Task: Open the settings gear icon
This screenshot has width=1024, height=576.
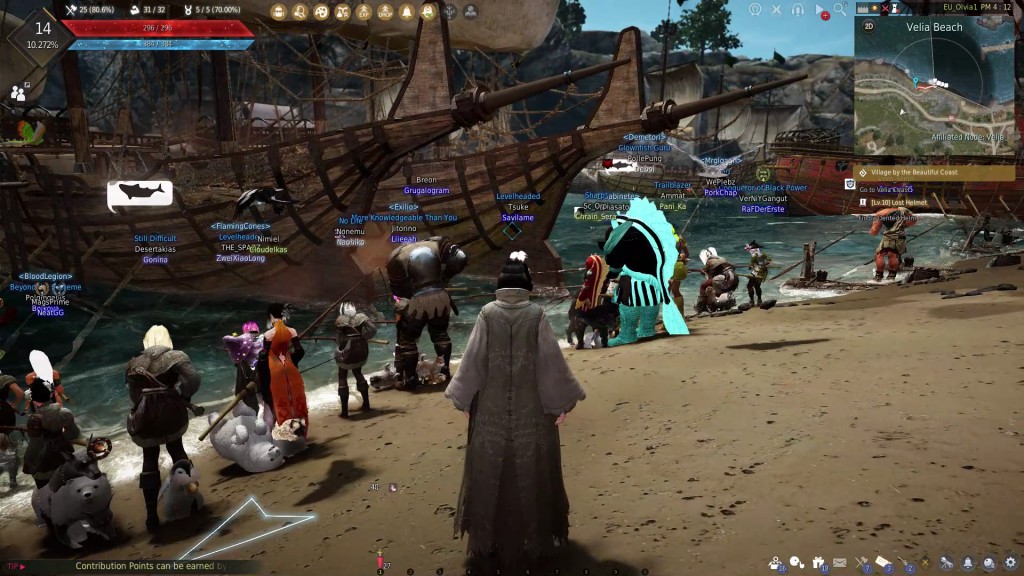Action: click(x=1009, y=563)
